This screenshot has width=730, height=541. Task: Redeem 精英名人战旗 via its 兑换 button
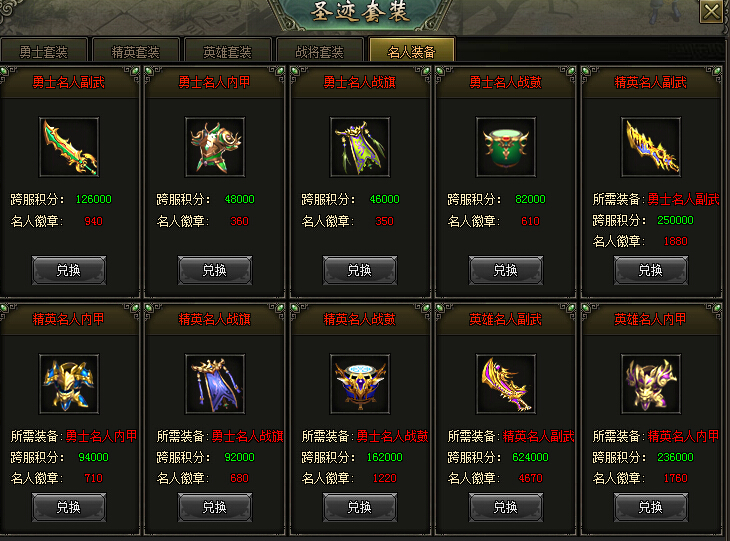(215, 507)
